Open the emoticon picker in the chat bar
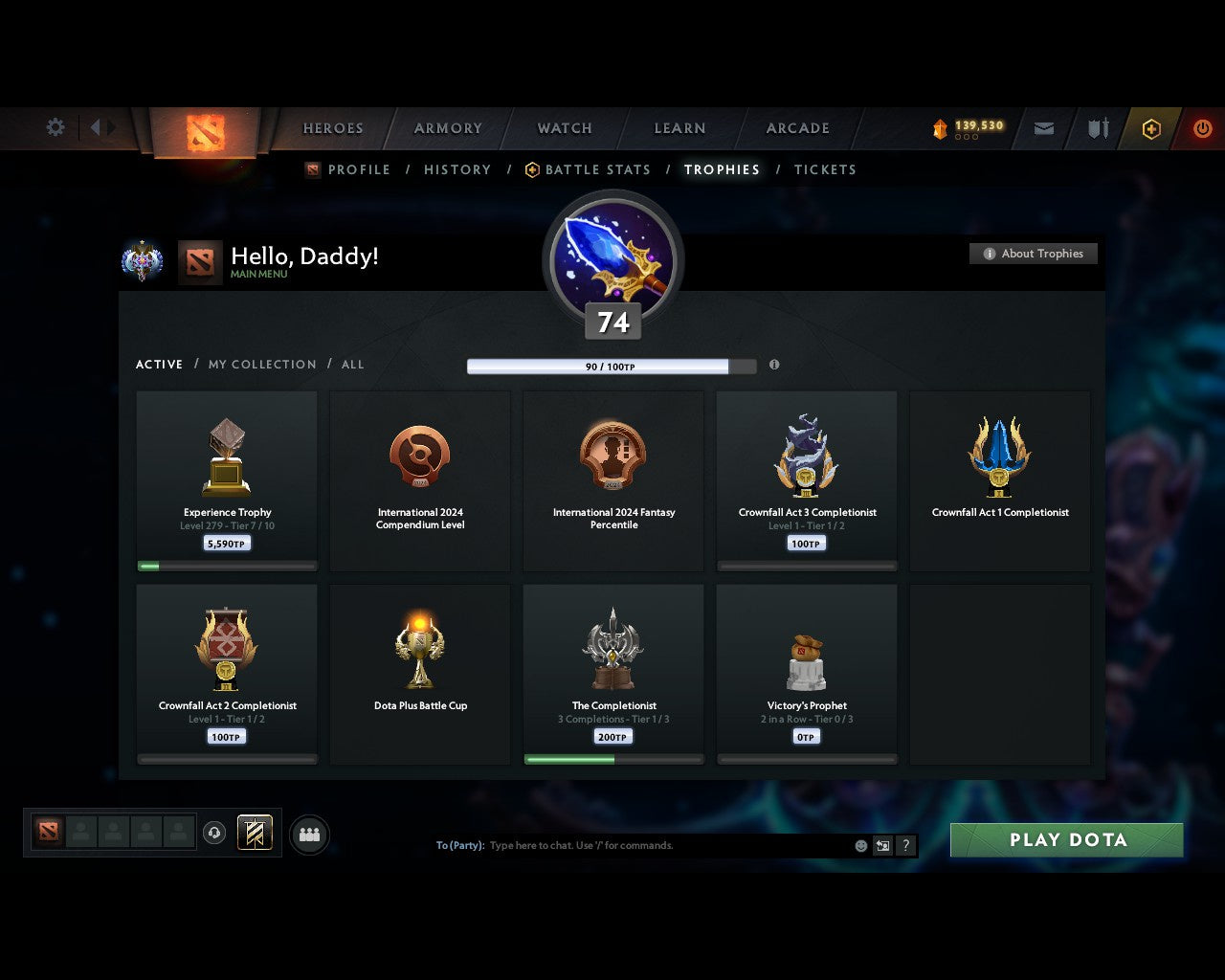This screenshot has height=980, width=1225. (858, 845)
